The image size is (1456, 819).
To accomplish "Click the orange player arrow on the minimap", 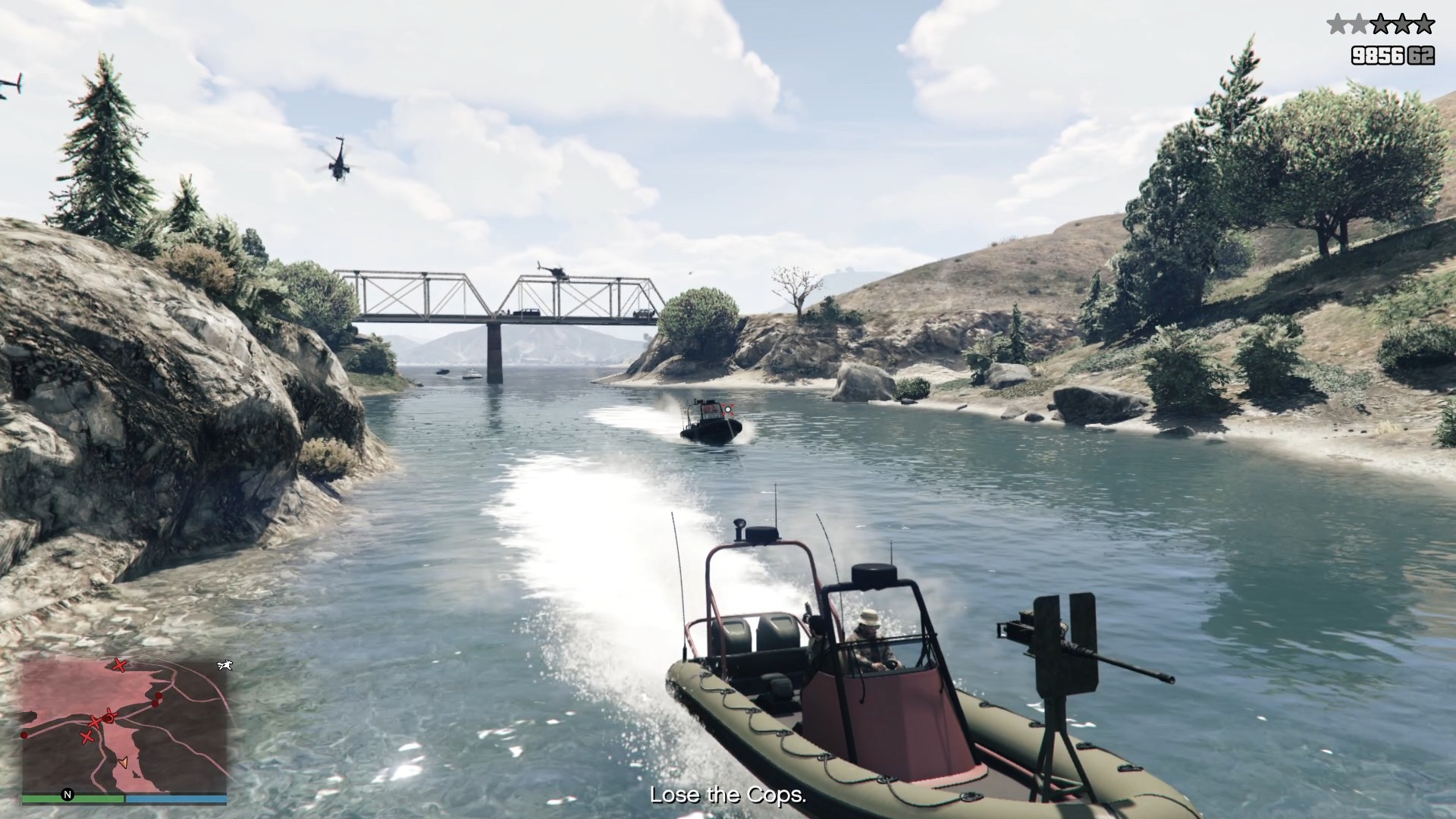I will 124,763.
